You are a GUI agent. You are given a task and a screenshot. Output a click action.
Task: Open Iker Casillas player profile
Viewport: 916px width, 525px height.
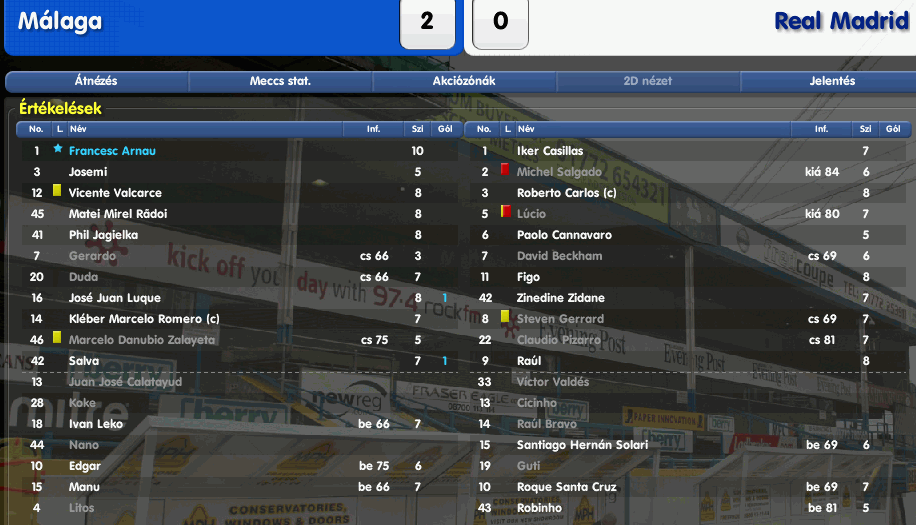(x=549, y=151)
